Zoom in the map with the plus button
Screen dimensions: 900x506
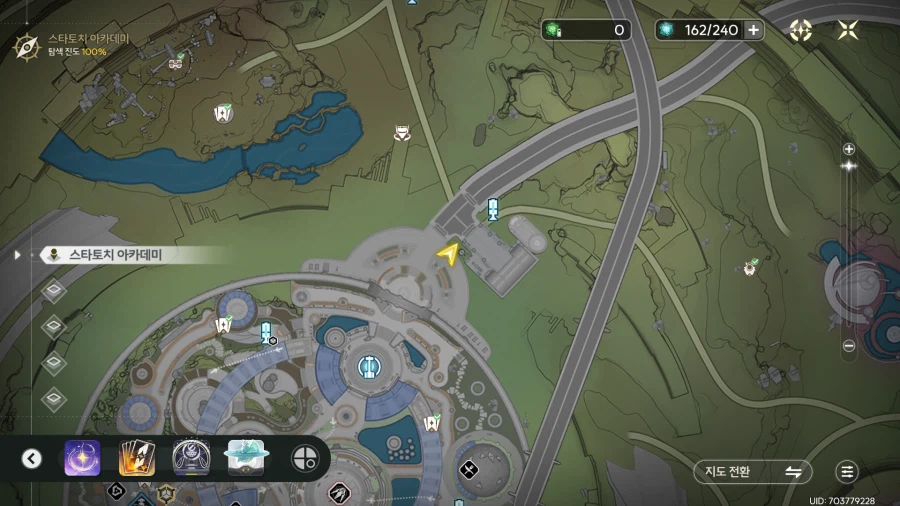pos(849,149)
